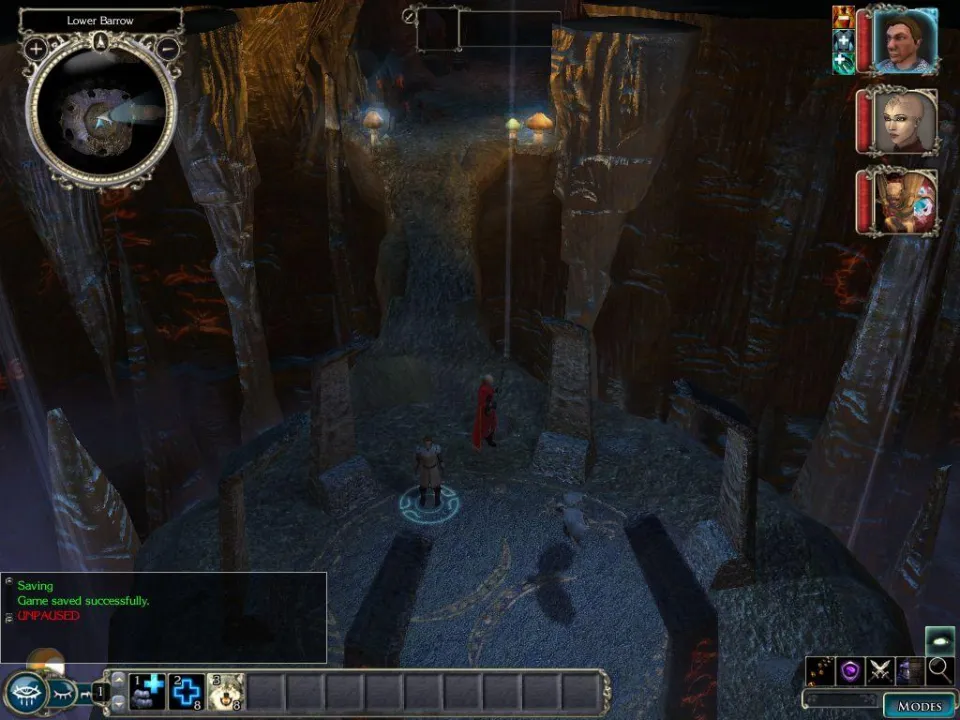Activate the wolf summon in hotbar slot 3

point(225,692)
